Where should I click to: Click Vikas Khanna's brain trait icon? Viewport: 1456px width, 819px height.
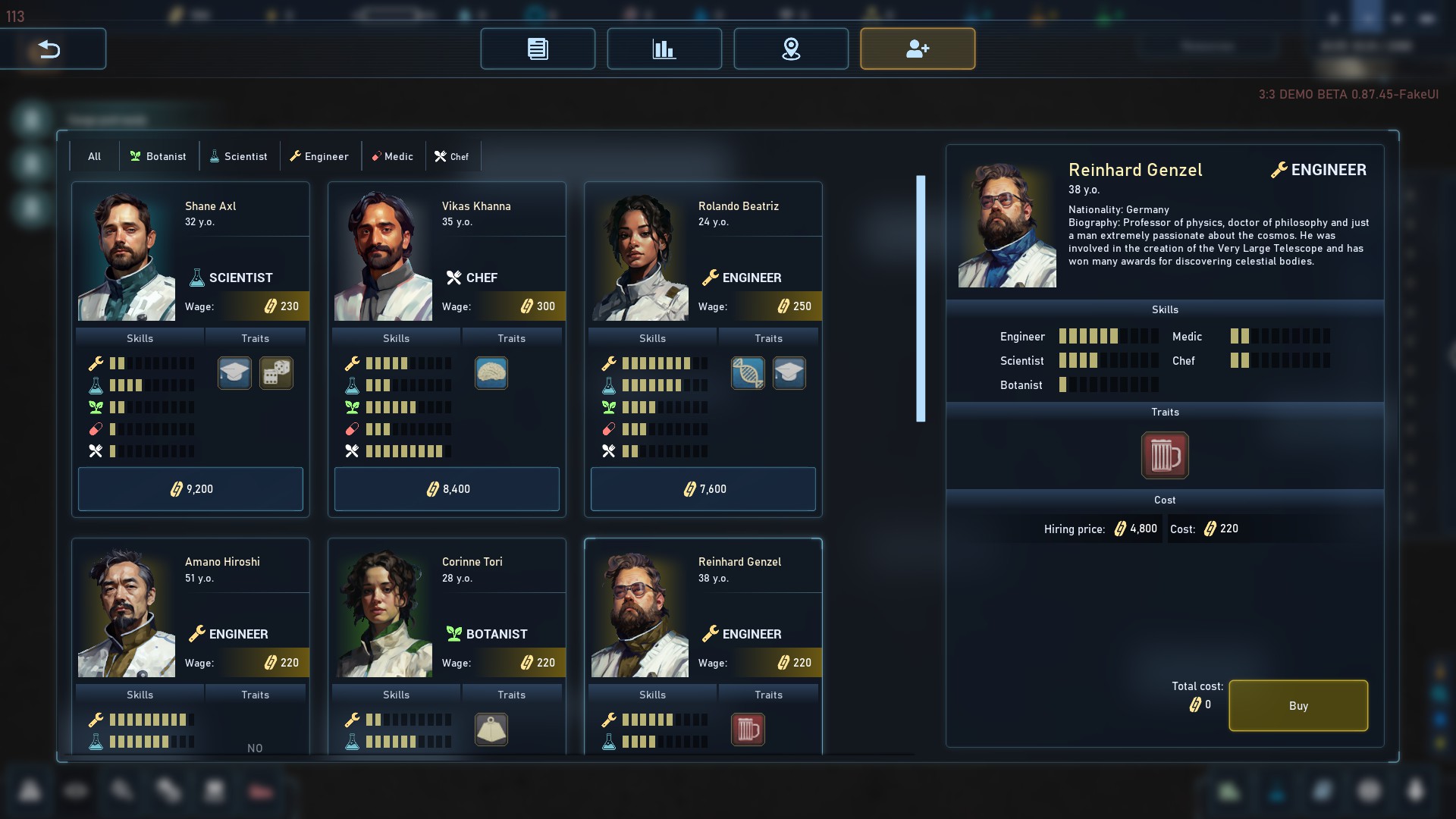pos(491,373)
